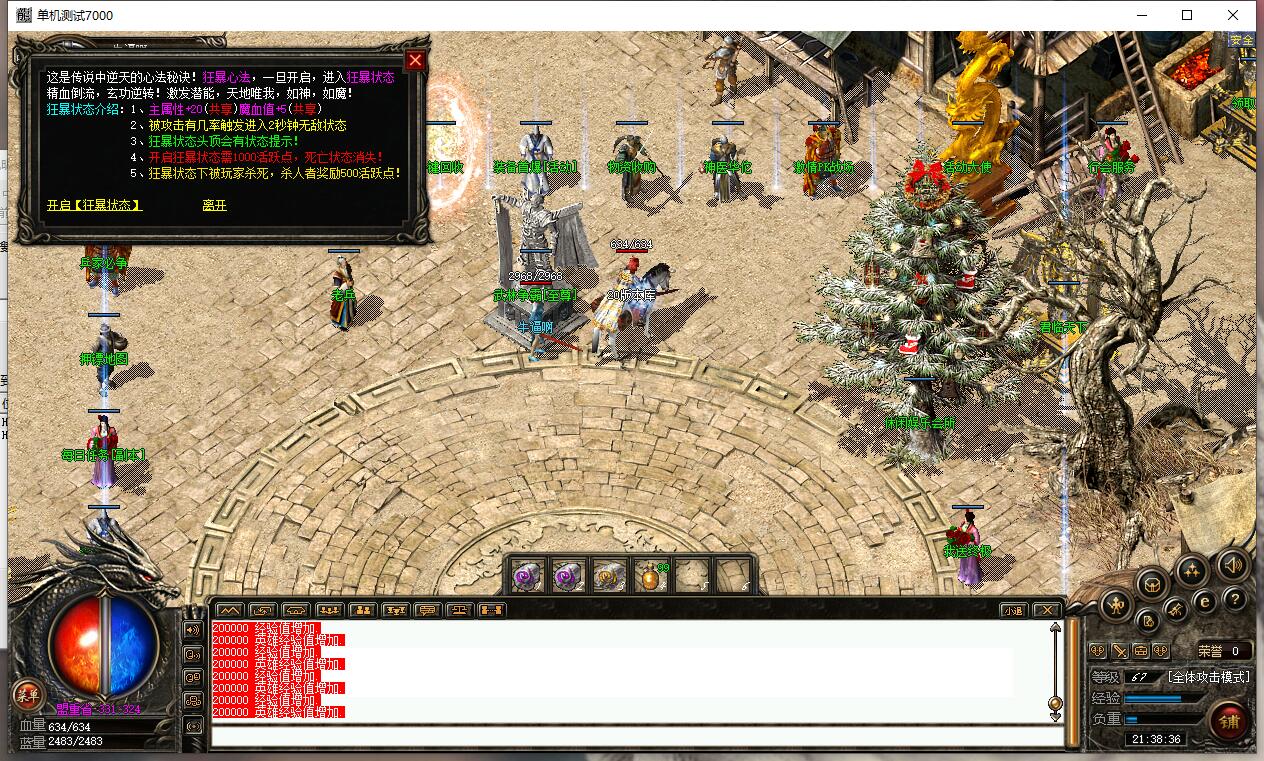Click the 开启【狂暴状态】 dialogue link
This screenshot has width=1264, height=761.
tap(94, 205)
